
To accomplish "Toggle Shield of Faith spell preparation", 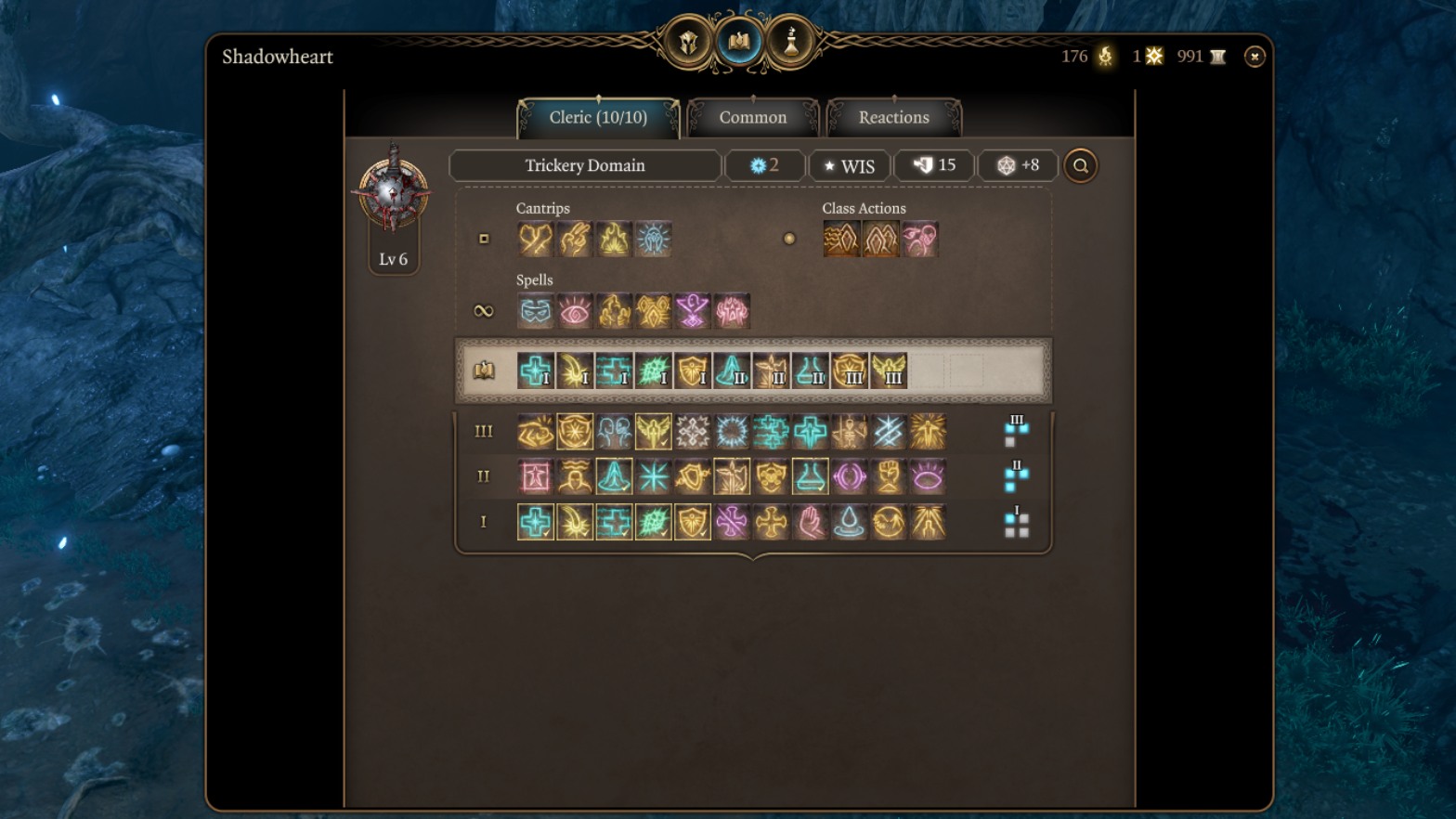I will (x=692, y=522).
